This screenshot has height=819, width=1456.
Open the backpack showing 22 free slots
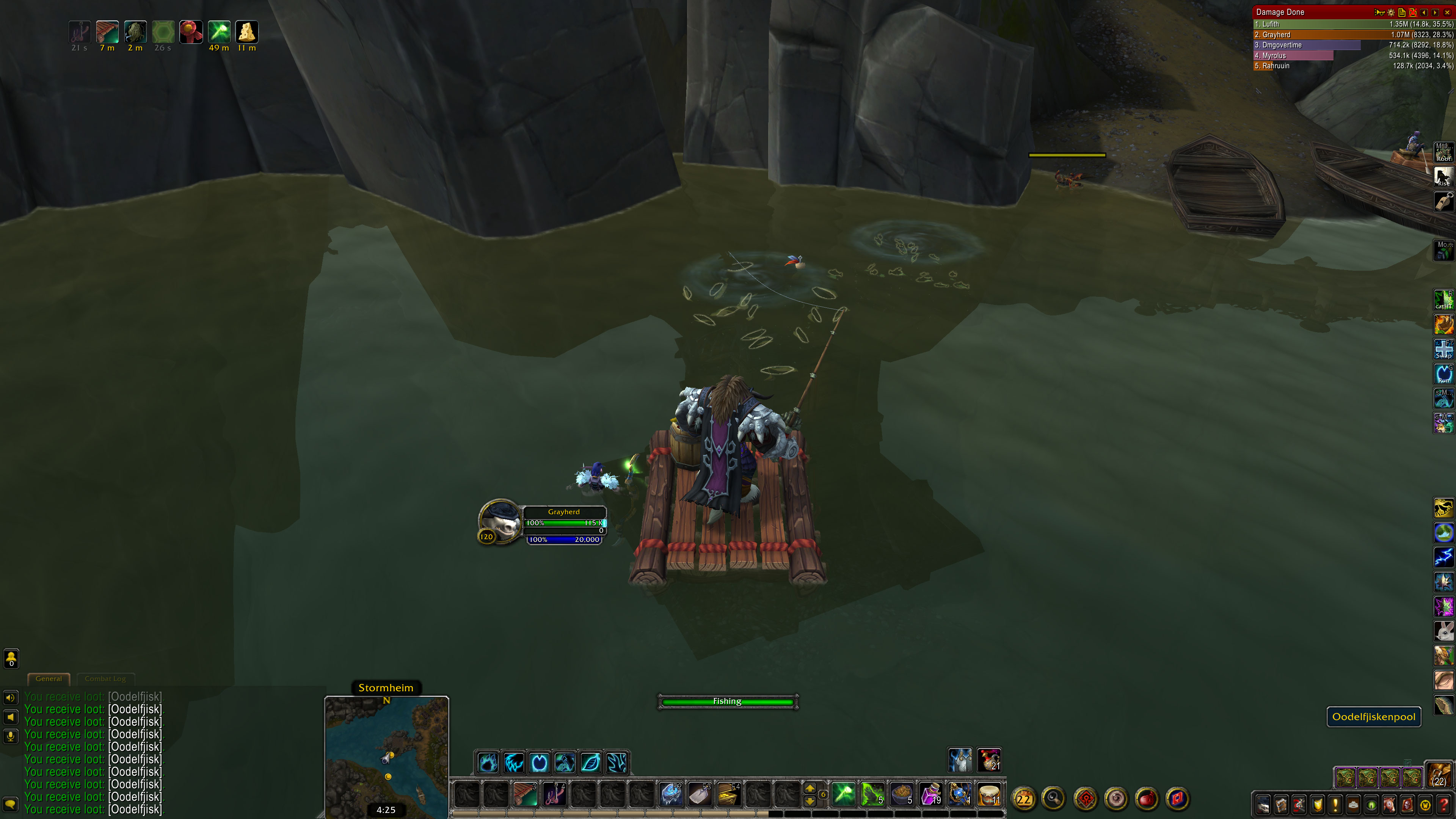click(1439, 775)
